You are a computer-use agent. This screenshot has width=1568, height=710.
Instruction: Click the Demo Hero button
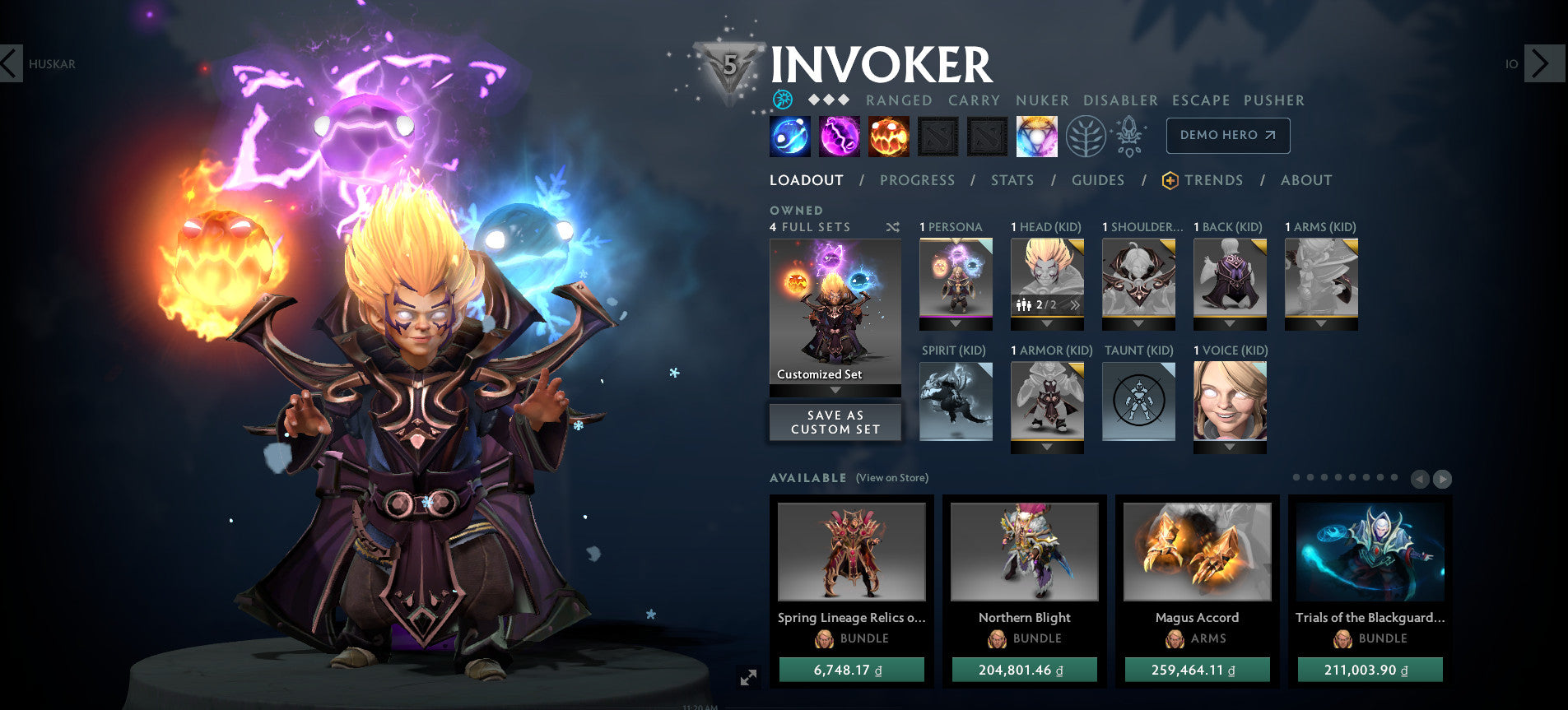point(1227,135)
